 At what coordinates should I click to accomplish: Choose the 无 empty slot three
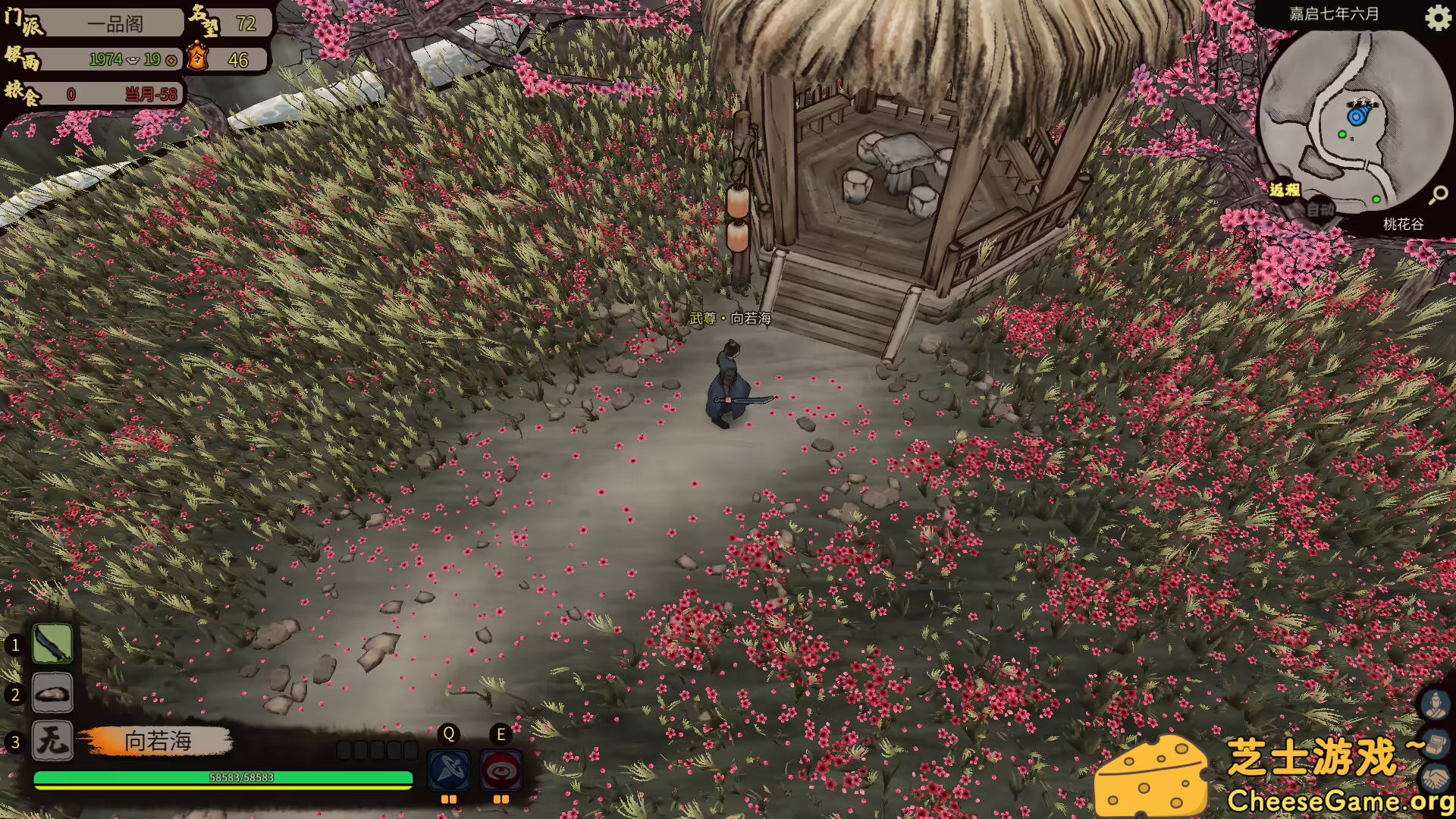point(52,741)
